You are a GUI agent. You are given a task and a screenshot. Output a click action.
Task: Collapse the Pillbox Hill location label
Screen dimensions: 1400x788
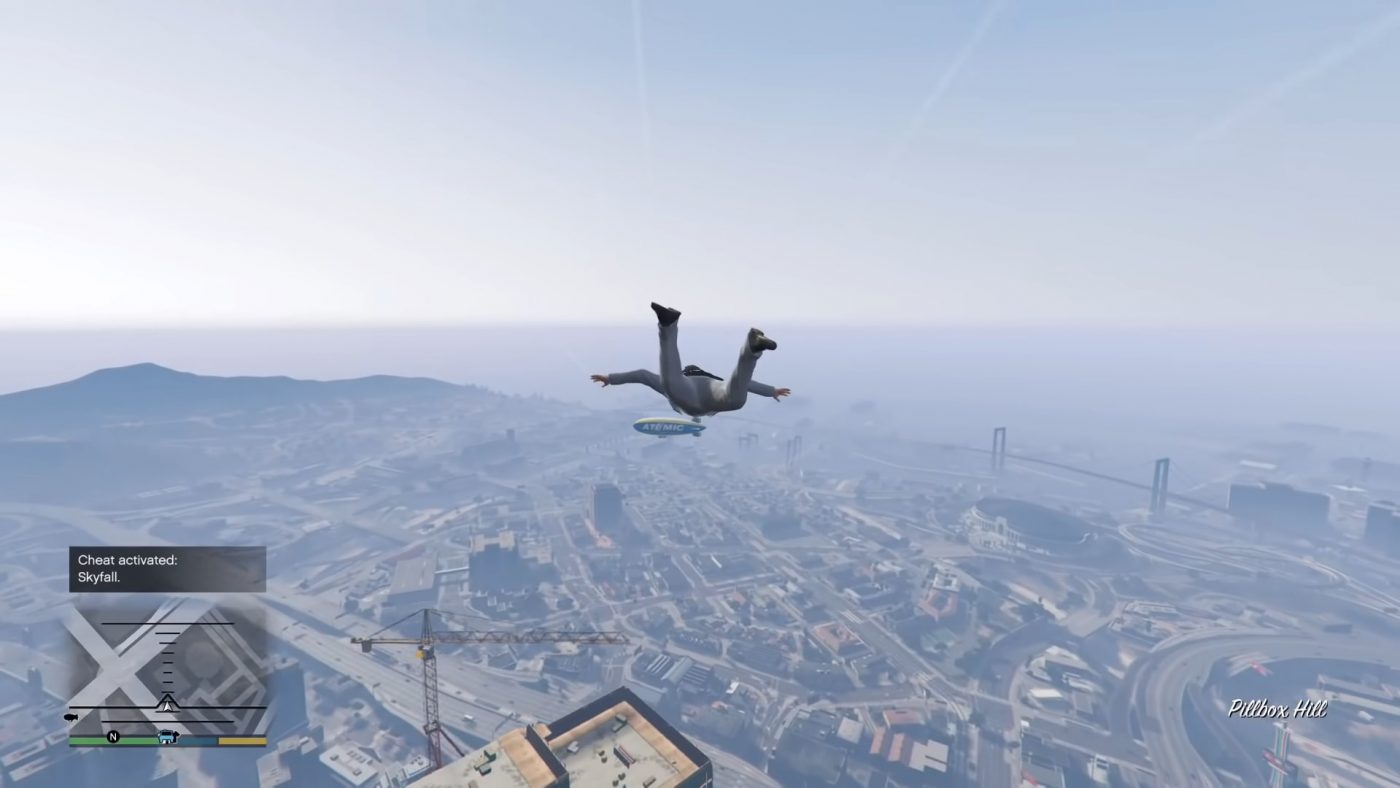pos(1277,709)
